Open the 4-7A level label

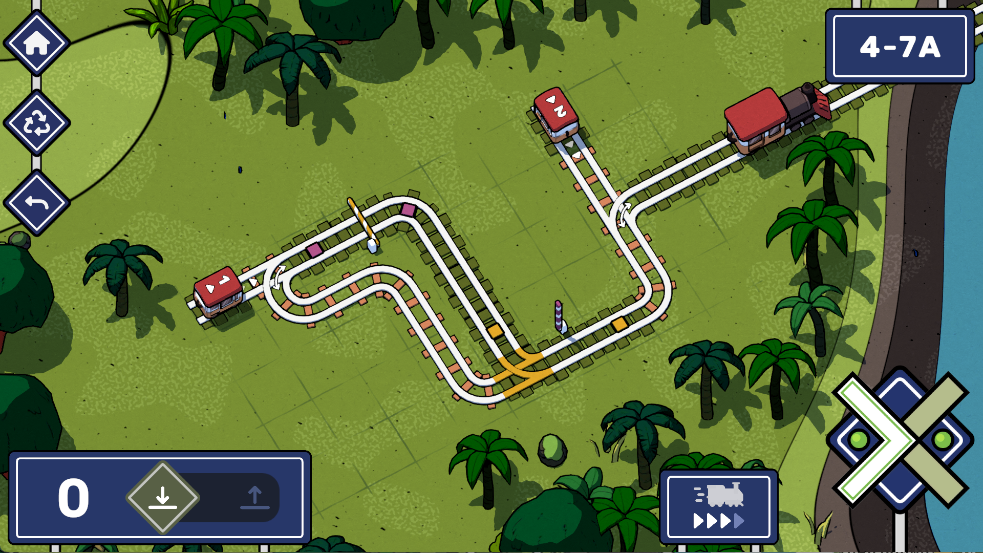(x=900, y=46)
